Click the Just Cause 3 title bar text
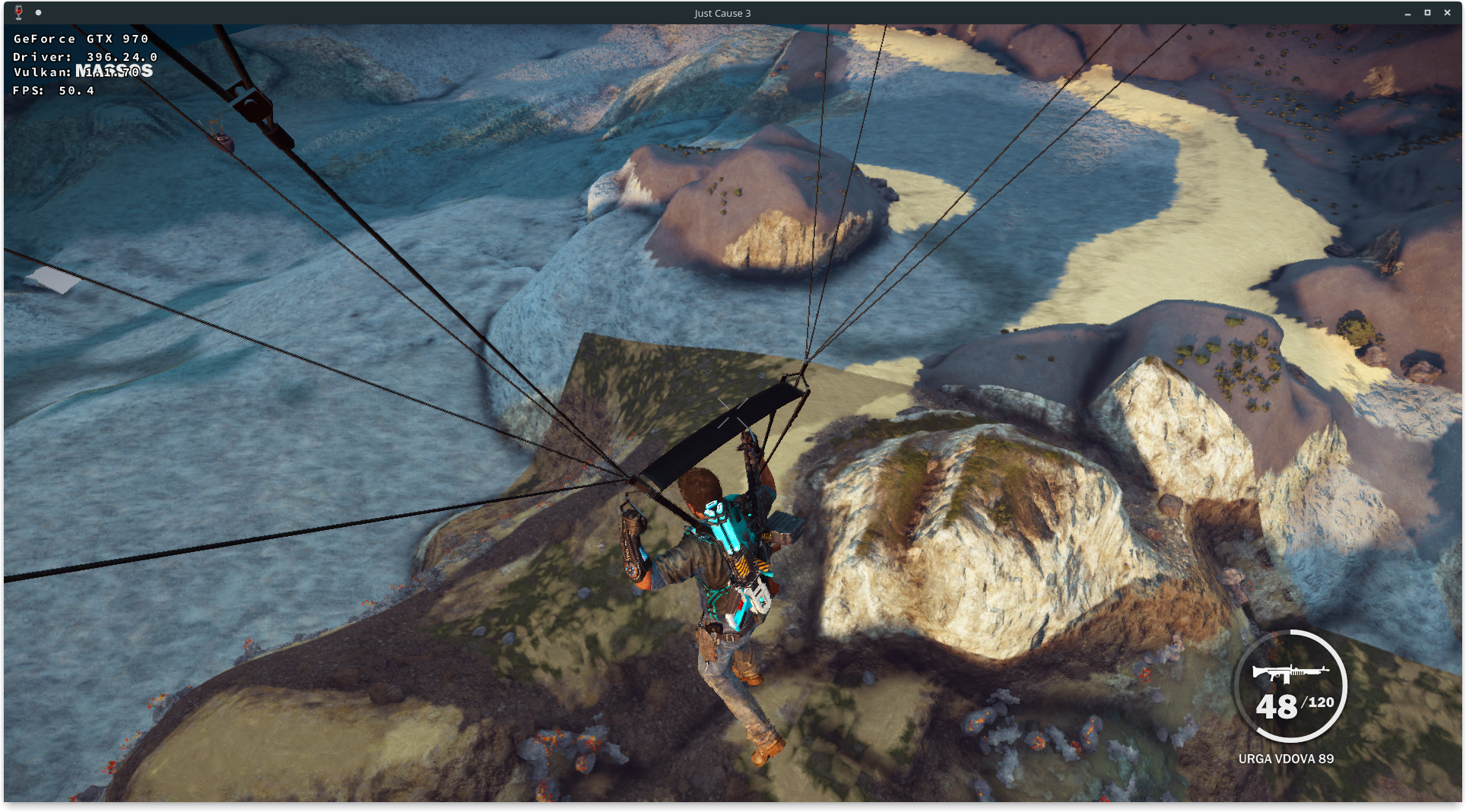This screenshot has width=1466, height=812. click(x=721, y=12)
